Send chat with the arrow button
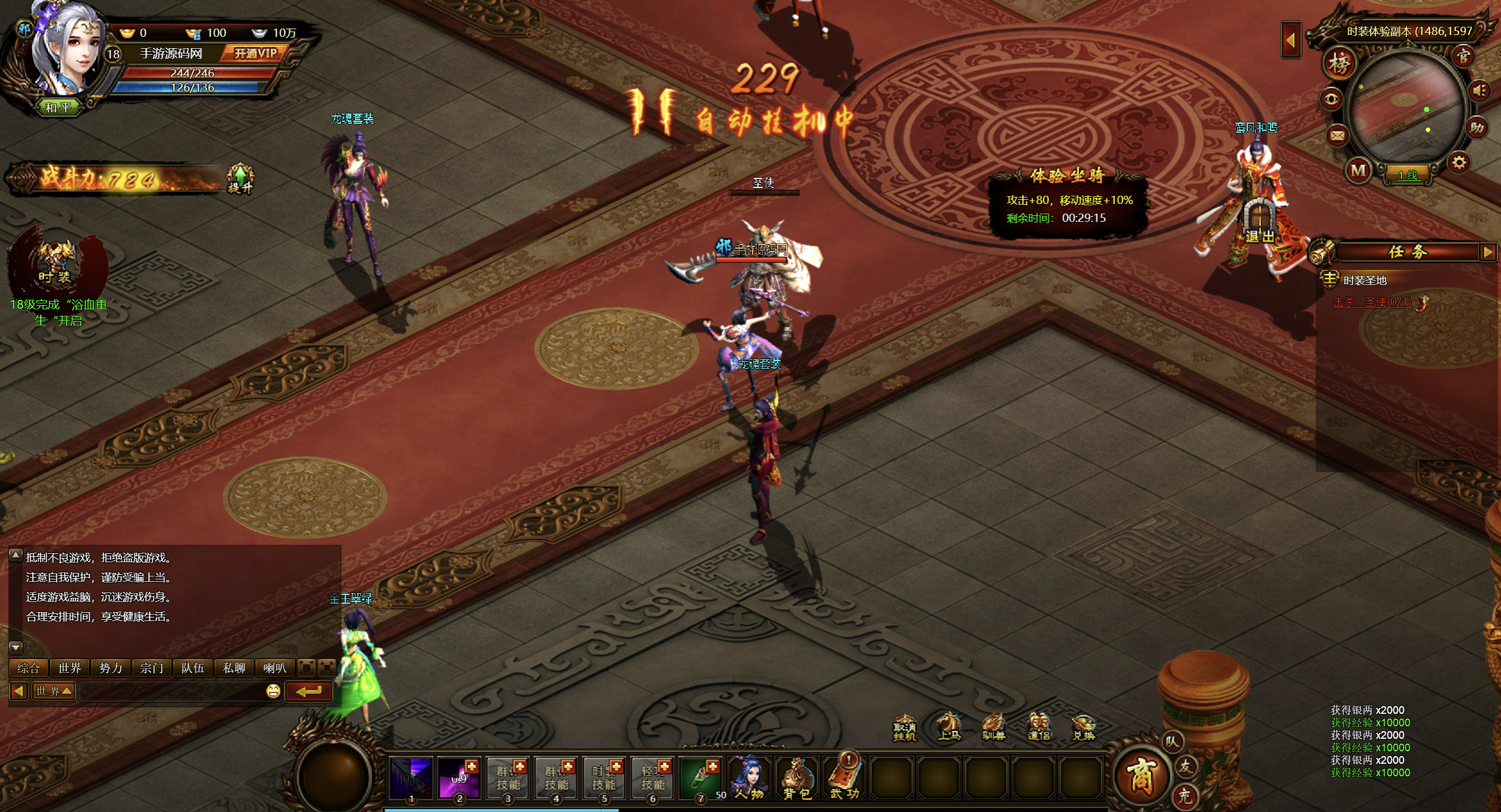Image resolution: width=1501 pixels, height=812 pixels. coord(308,691)
